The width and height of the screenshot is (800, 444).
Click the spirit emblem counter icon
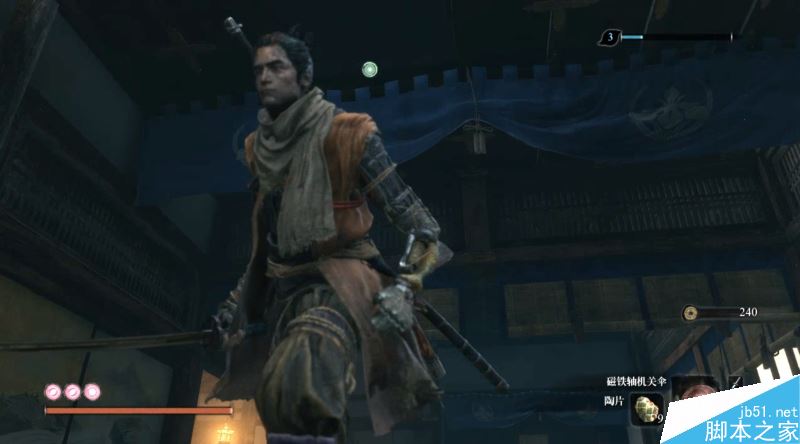click(x=608, y=38)
